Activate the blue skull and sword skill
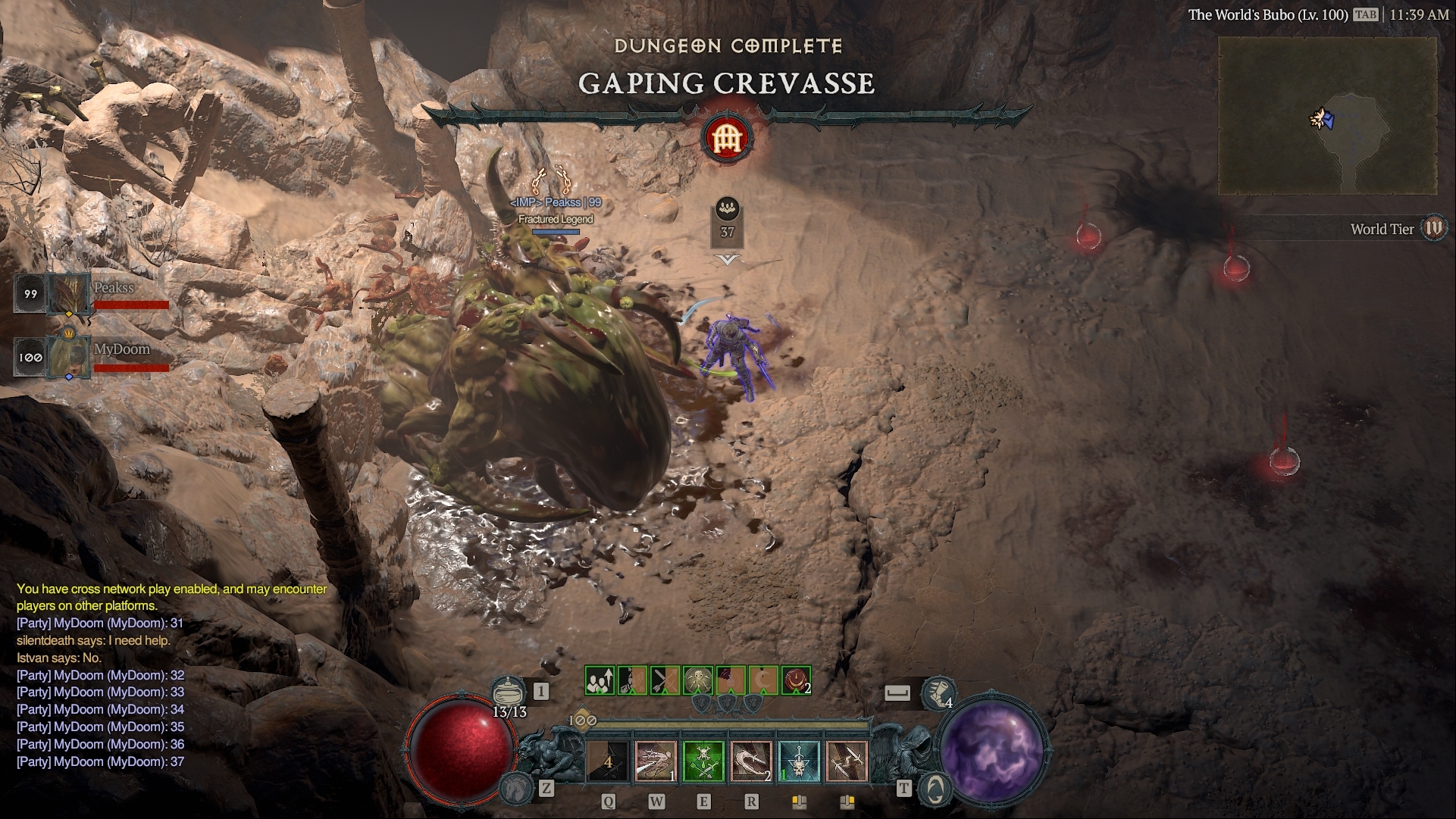 (x=799, y=761)
